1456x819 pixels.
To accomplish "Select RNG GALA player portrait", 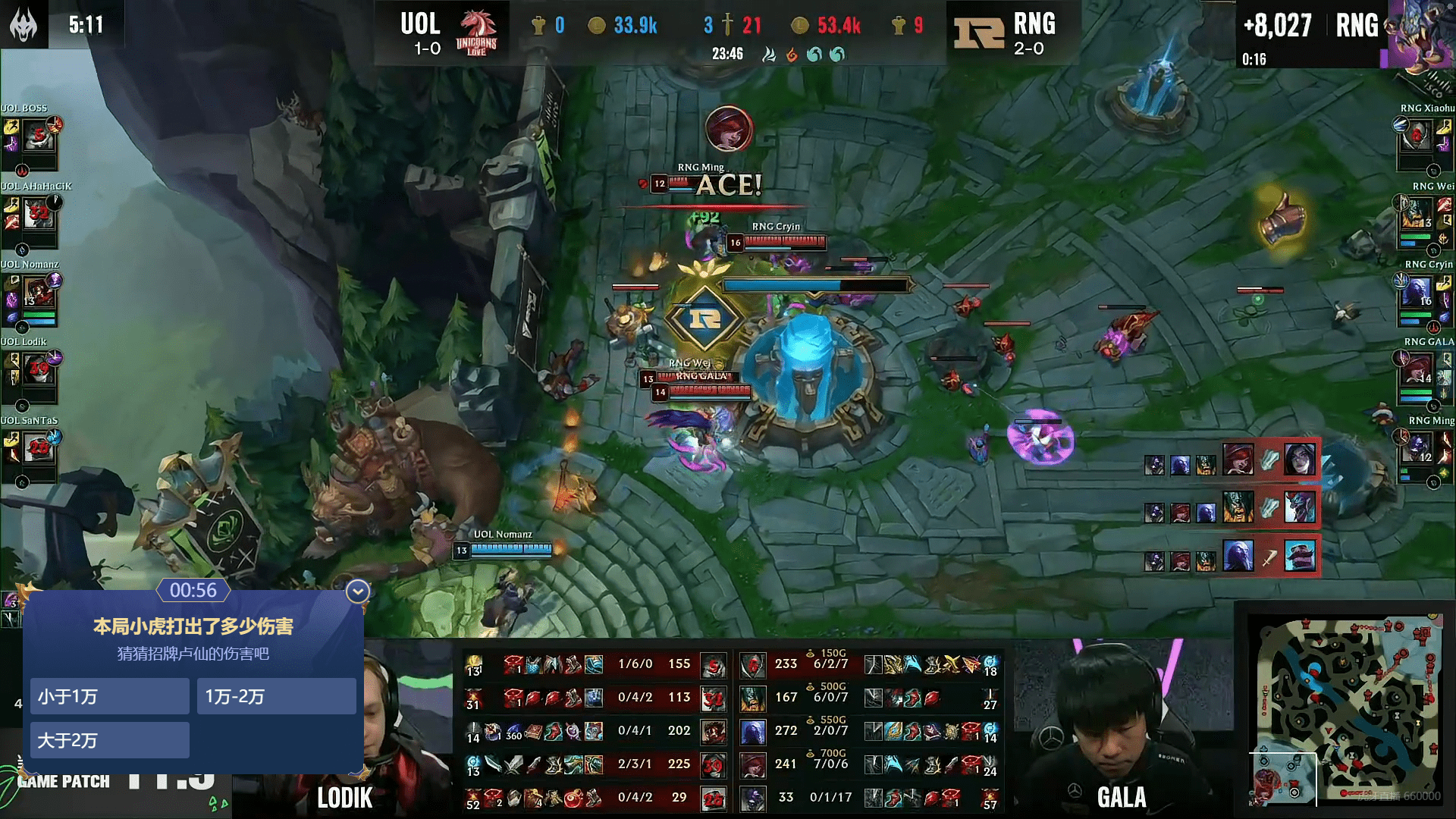I will (1416, 371).
